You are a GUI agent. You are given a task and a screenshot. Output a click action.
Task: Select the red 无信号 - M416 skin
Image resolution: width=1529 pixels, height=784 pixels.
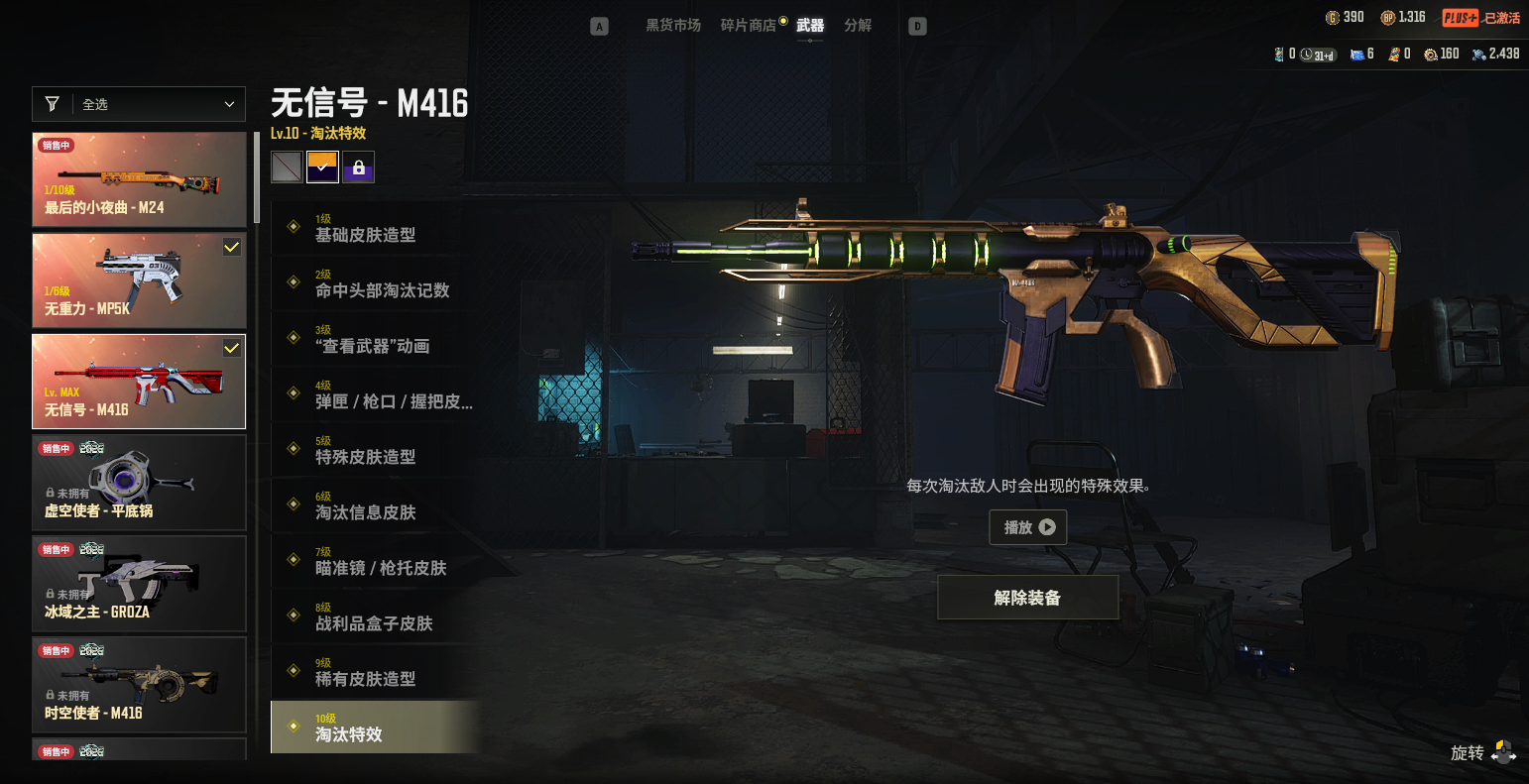point(139,382)
